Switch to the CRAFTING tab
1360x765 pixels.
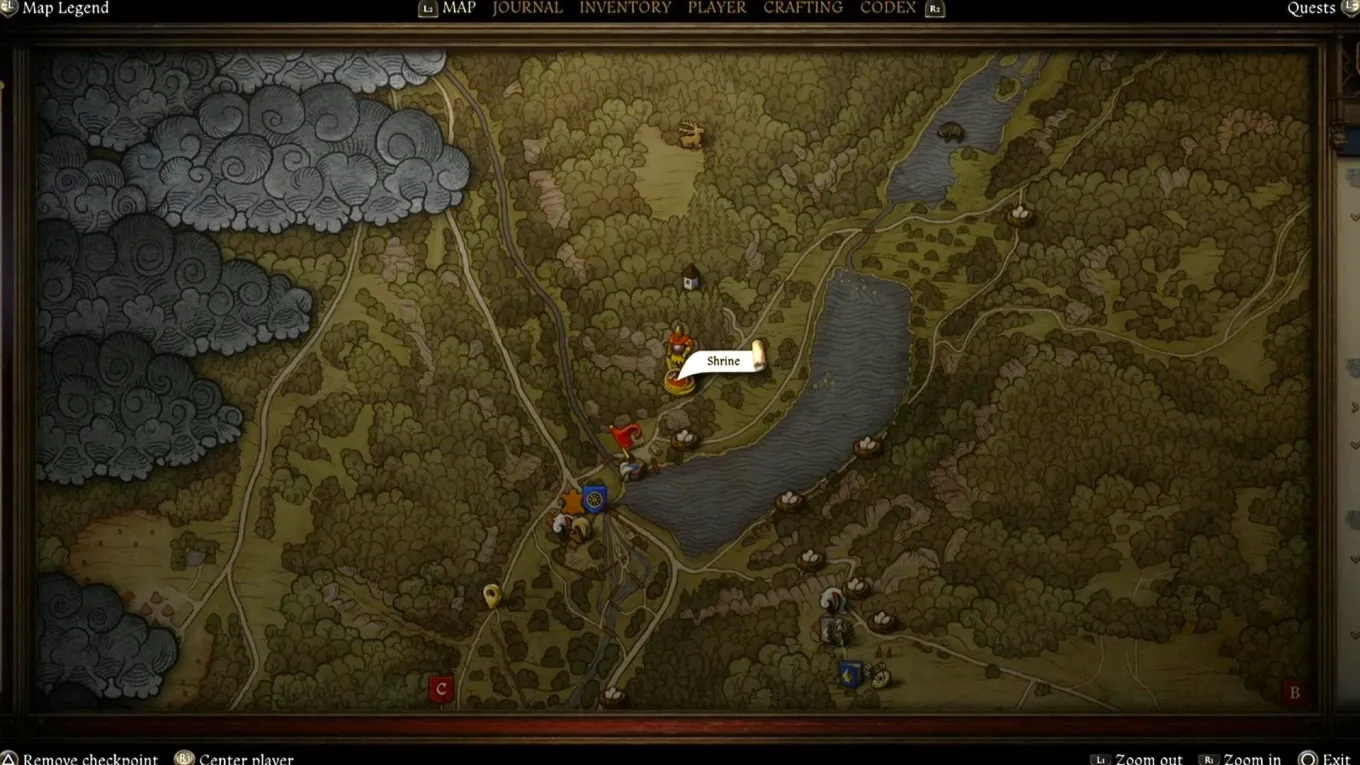(x=803, y=8)
